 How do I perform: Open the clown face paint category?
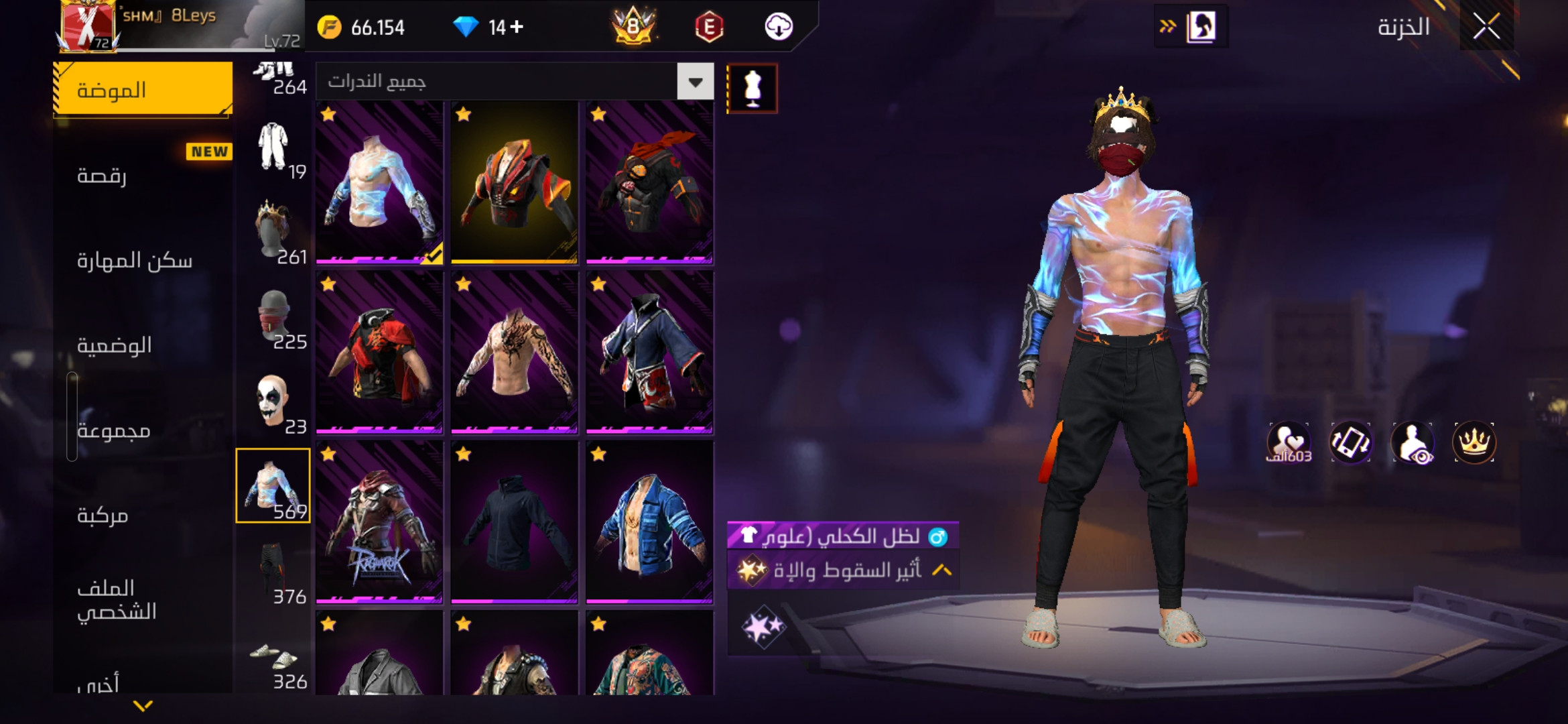pos(273,402)
